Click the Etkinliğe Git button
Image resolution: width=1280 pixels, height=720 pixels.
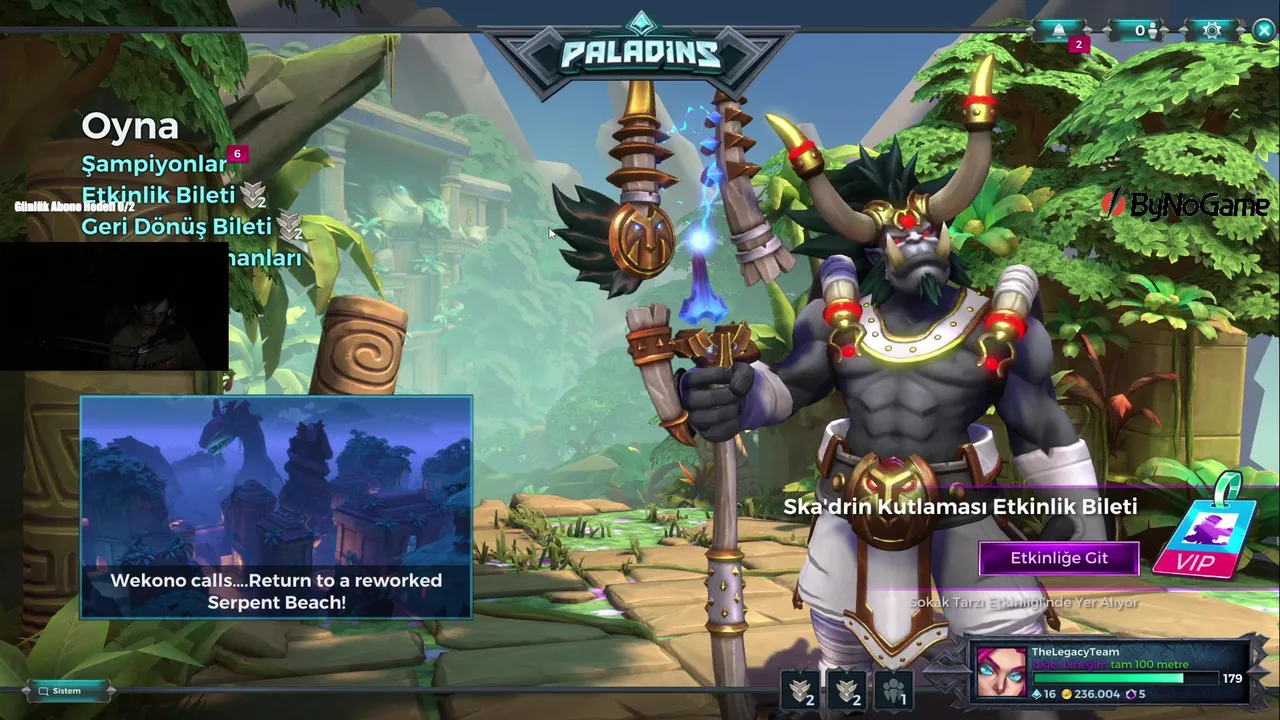point(1059,558)
